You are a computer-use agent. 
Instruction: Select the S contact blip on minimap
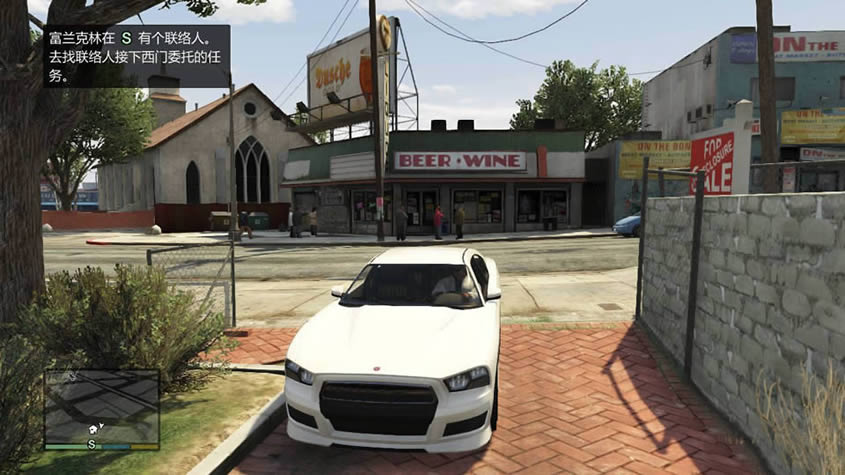(x=92, y=443)
